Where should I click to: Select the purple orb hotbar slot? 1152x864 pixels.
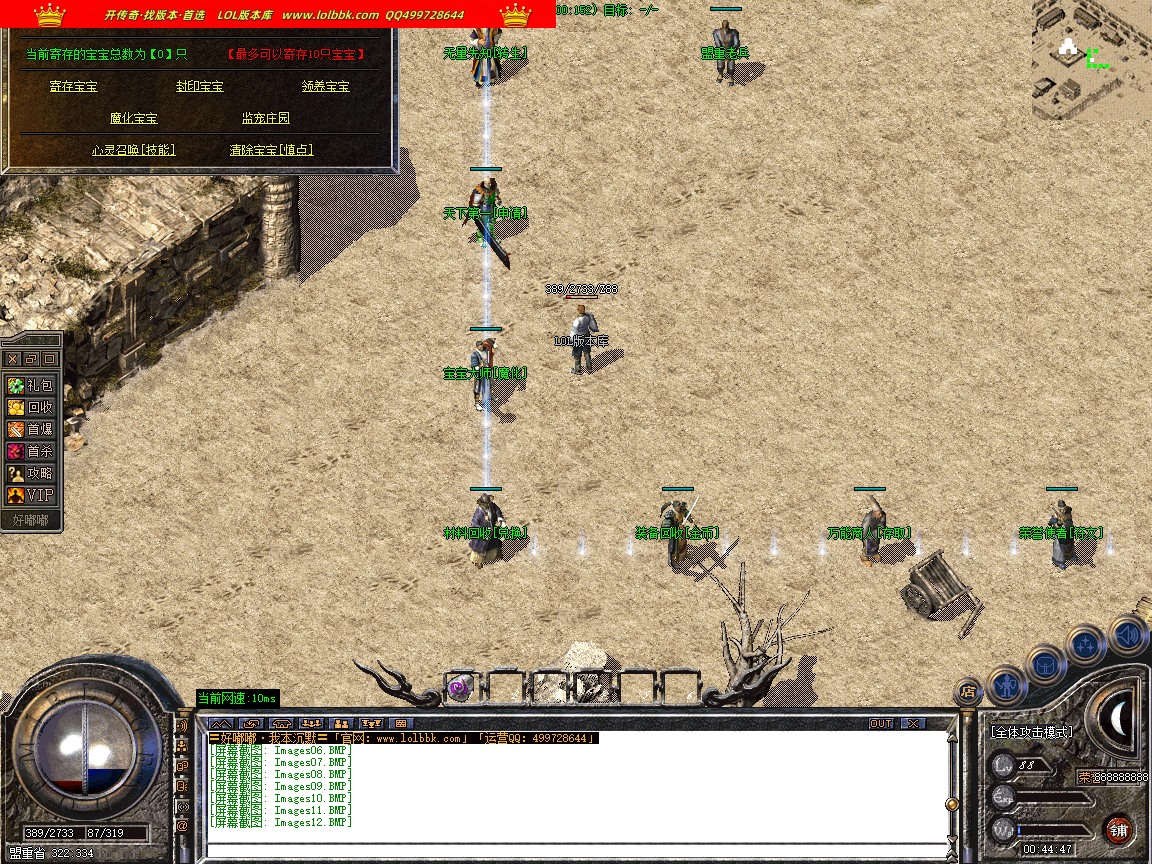459,687
